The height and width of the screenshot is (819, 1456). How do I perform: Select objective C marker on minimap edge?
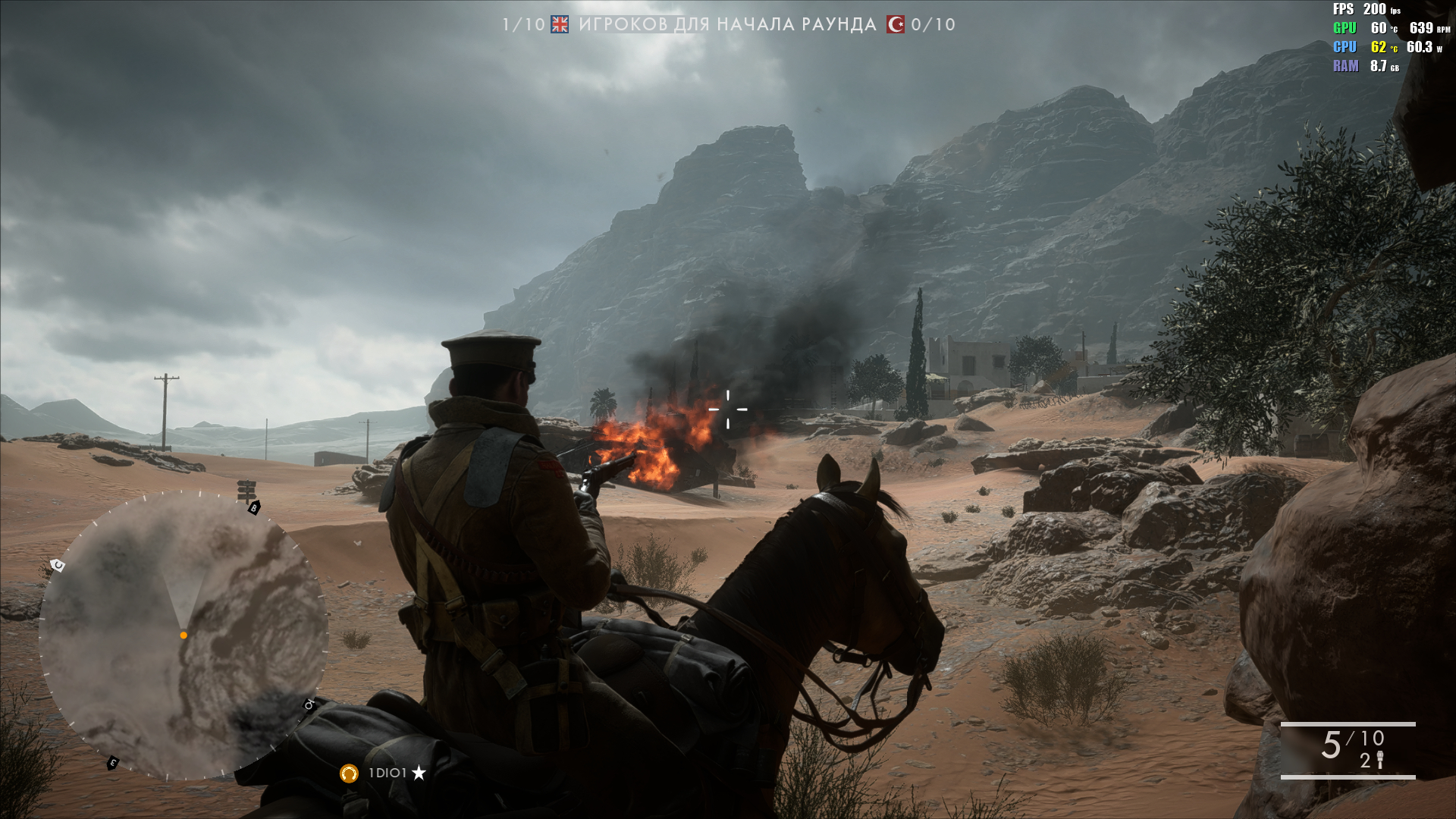point(57,565)
